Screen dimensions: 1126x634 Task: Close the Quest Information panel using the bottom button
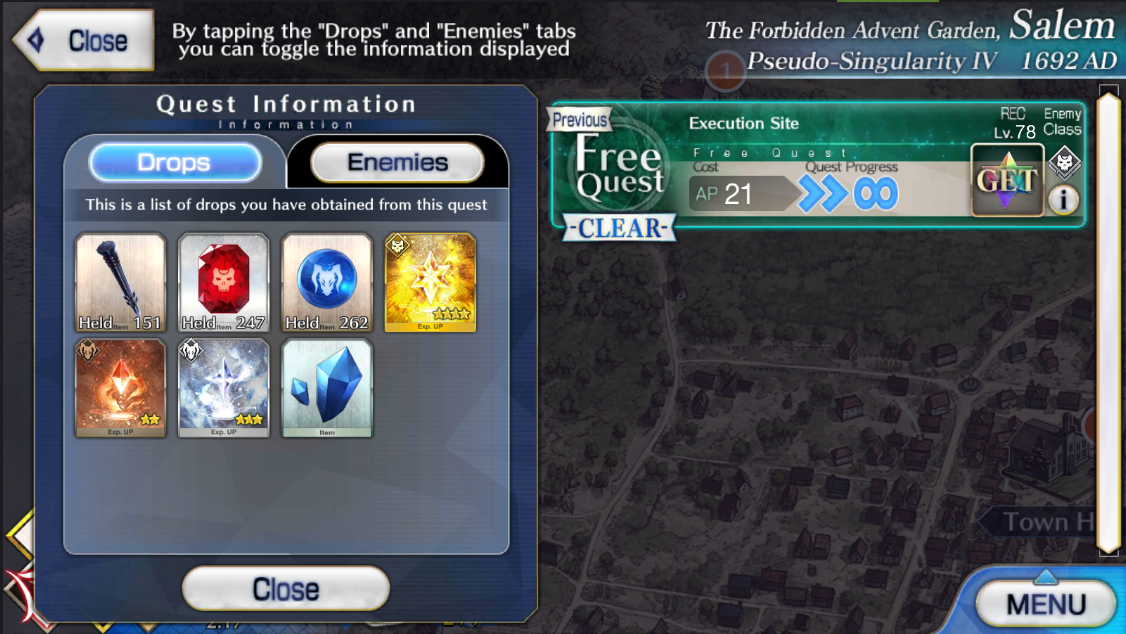(285, 589)
